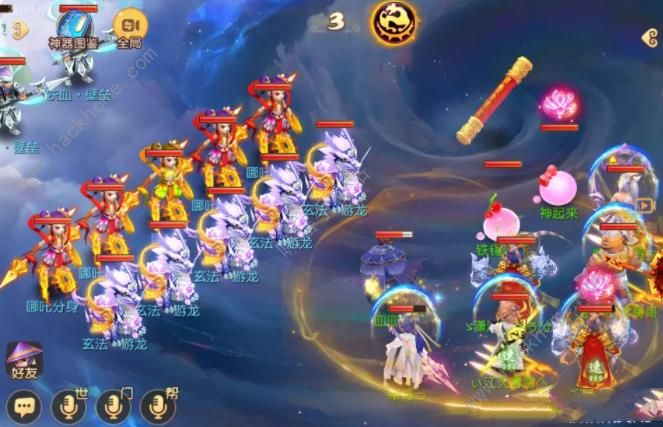Image resolution: width=663 pixels, height=427 pixels.
Task: Expand the top-right golden arrow panel
Action: pyautogui.click(x=651, y=38)
